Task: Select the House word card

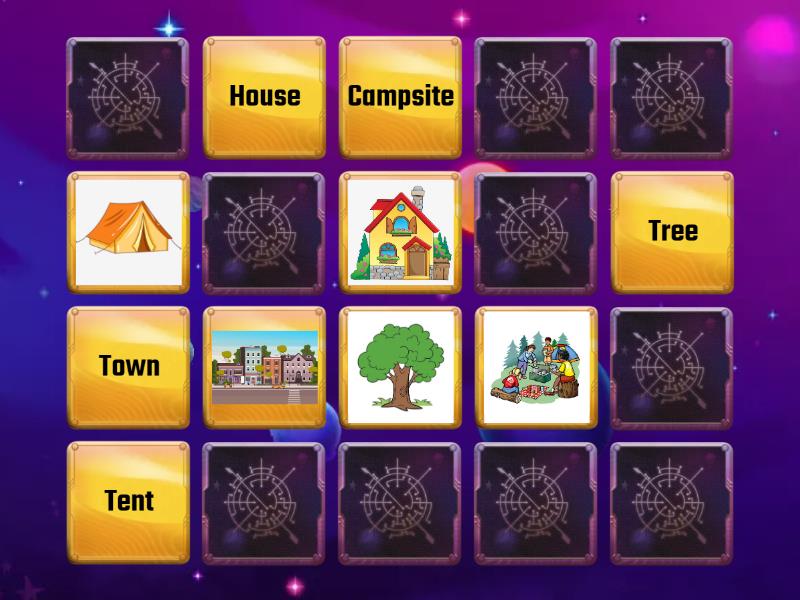Action: pyautogui.click(x=264, y=97)
